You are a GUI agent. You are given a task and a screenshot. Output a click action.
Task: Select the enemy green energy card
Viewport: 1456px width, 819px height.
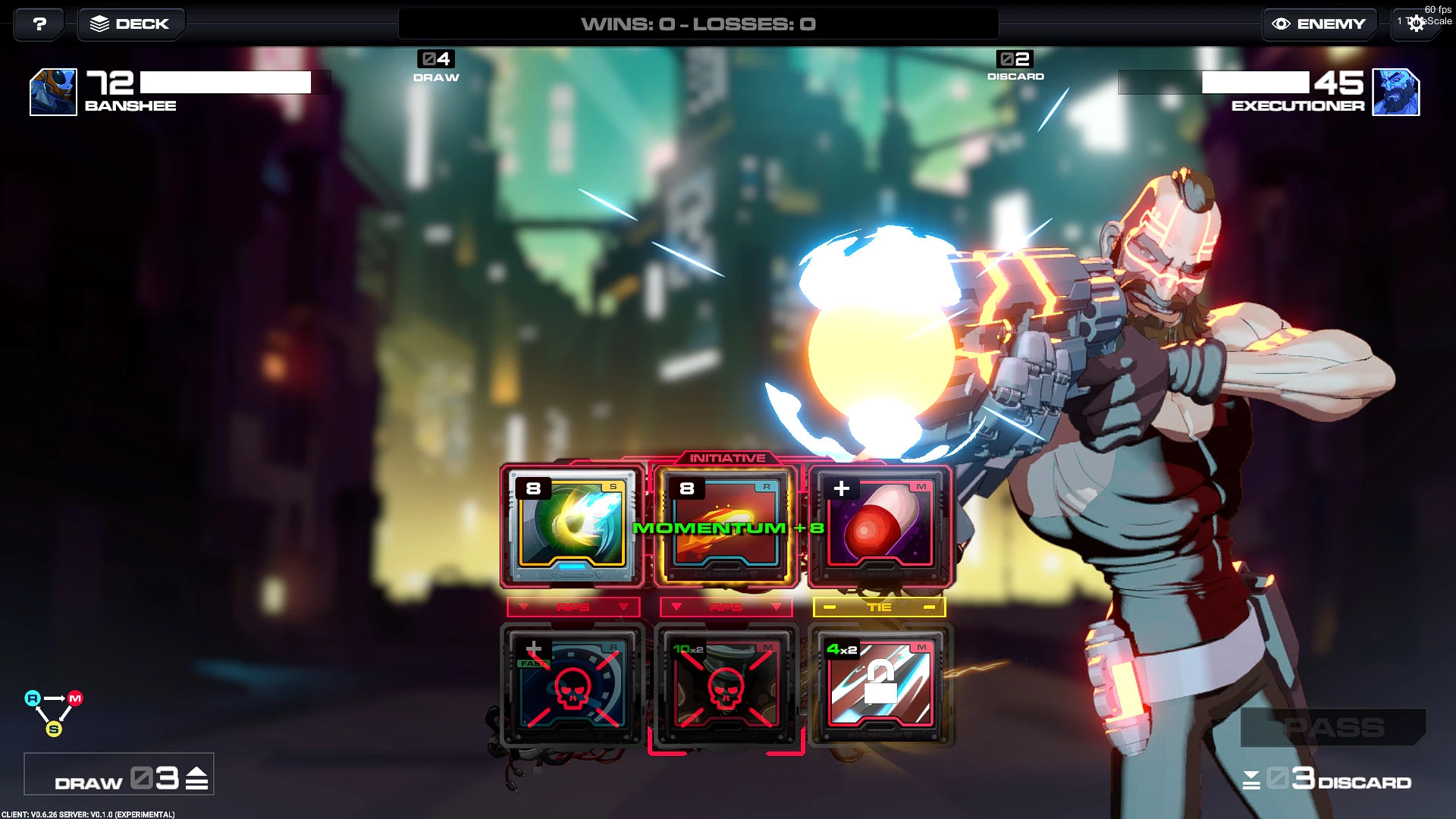[572, 526]
